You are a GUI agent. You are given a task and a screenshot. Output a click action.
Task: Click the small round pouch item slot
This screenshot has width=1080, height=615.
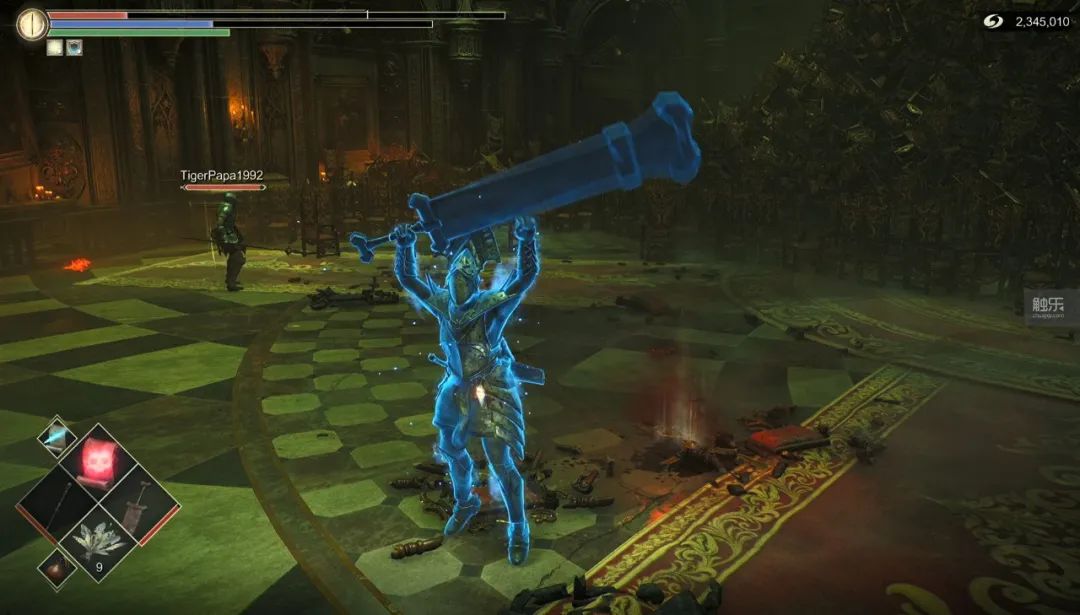[56, 566]
